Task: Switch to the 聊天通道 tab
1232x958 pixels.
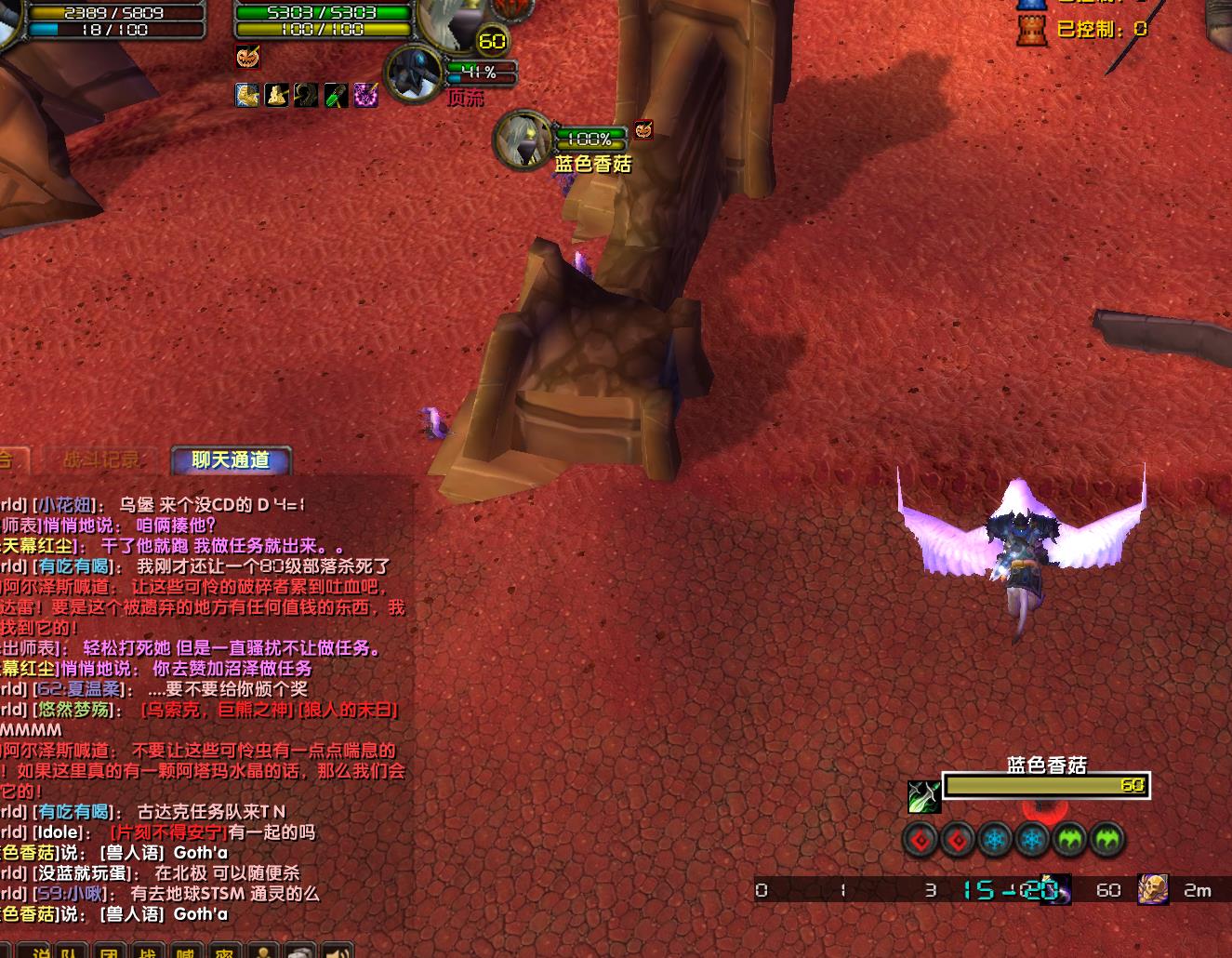Action: (230, 460)
